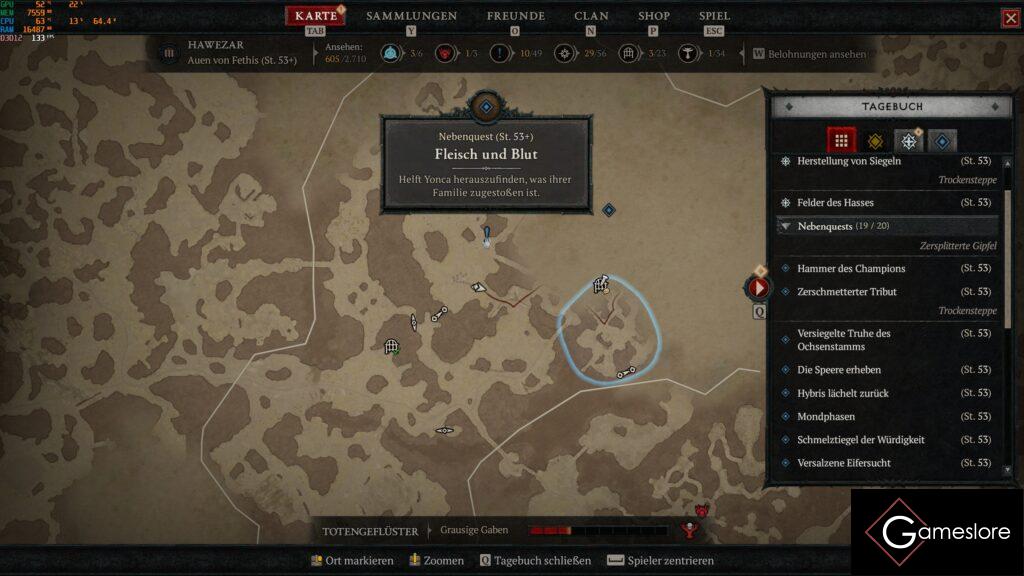Viewport: 1024px width, 576px height.
Task: Select the quest Hammer des Champions
Action: click(851, 269)
